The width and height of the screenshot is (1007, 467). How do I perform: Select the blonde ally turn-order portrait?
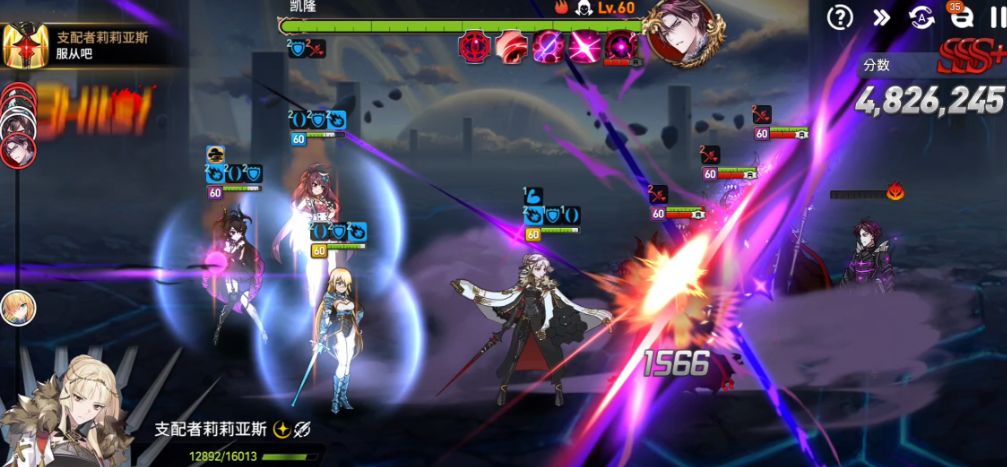(18, 307)
